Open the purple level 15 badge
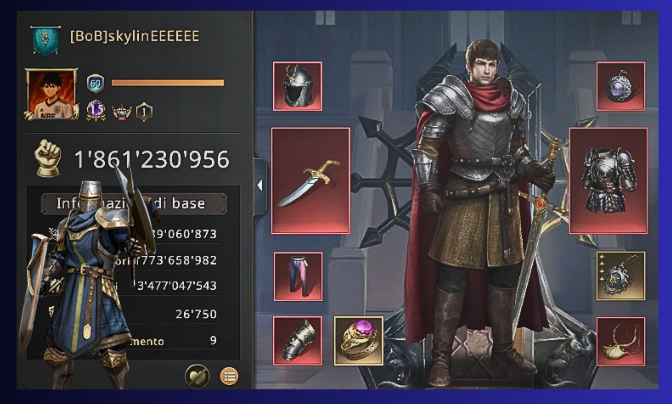The width and height of the screenshot is (672, 404). coord(98,112)
